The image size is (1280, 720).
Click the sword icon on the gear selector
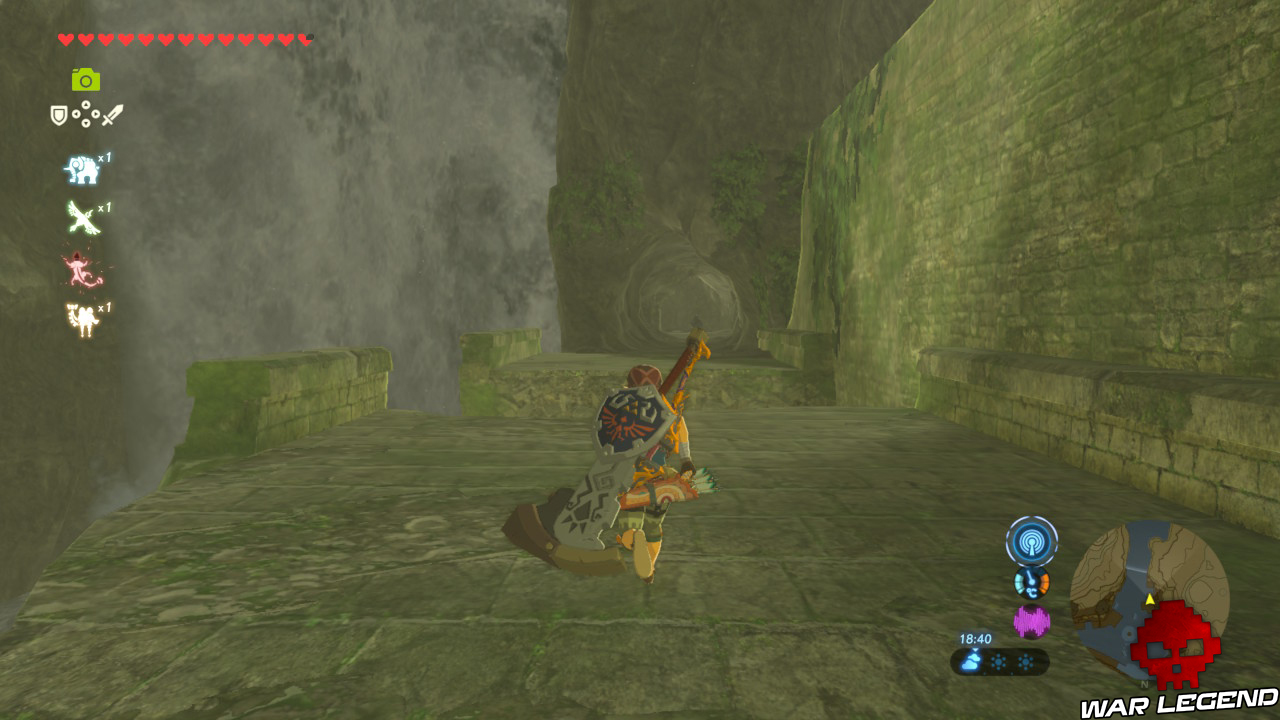112,114
